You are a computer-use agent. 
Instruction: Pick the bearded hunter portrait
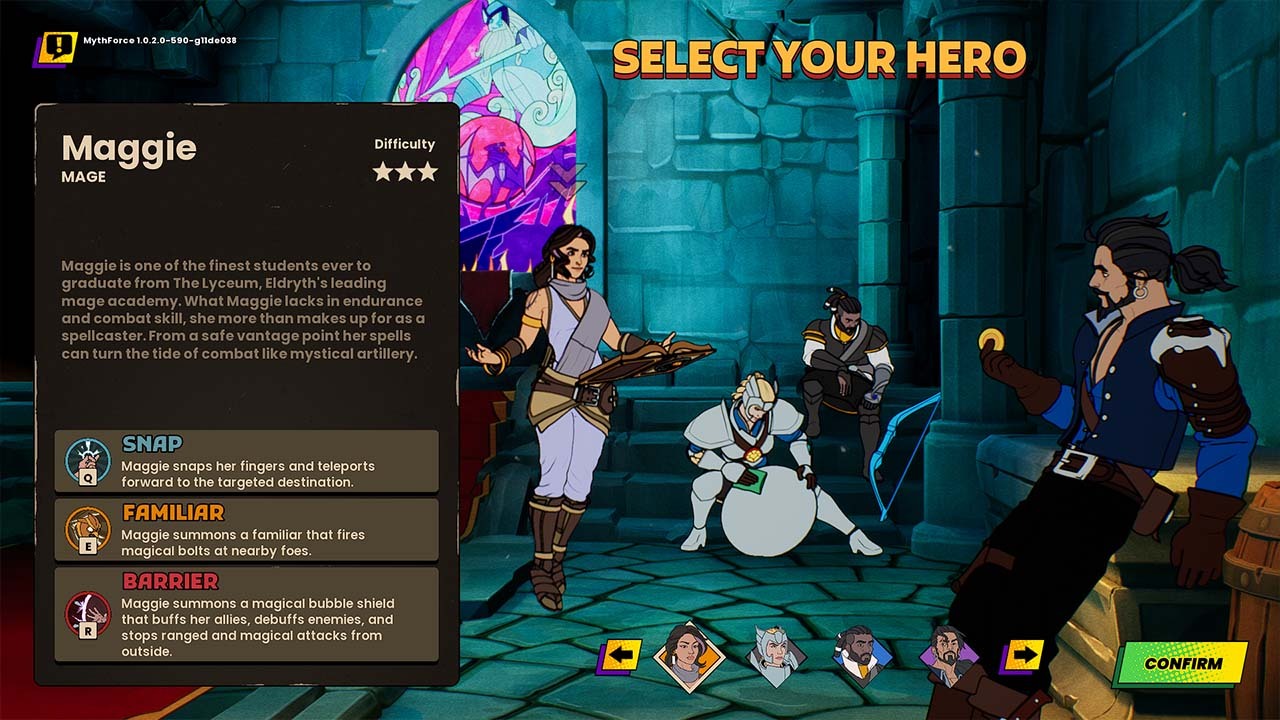point(862,656)
